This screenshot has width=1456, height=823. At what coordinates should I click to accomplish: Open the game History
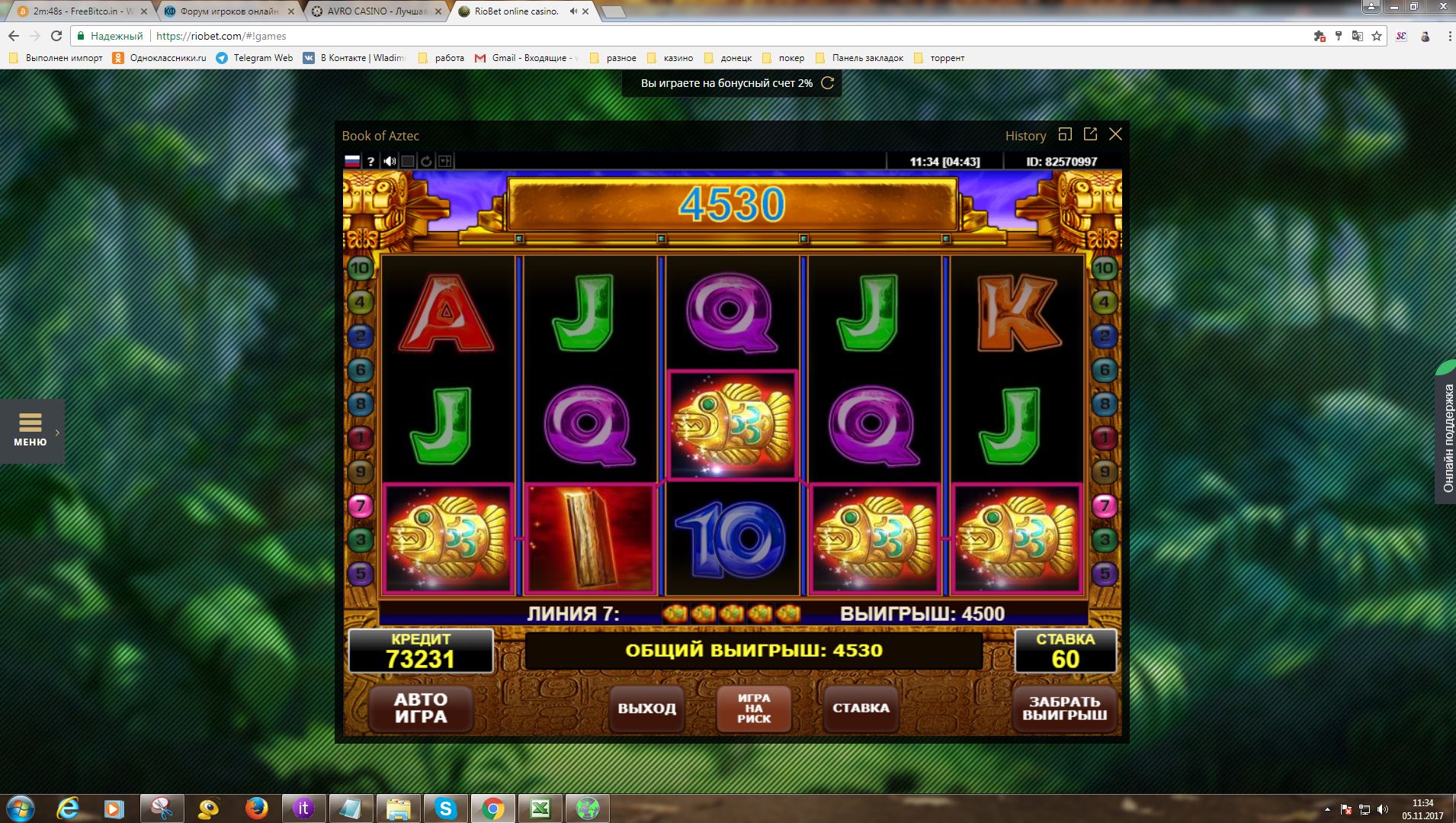click(x=1025, y=136)
